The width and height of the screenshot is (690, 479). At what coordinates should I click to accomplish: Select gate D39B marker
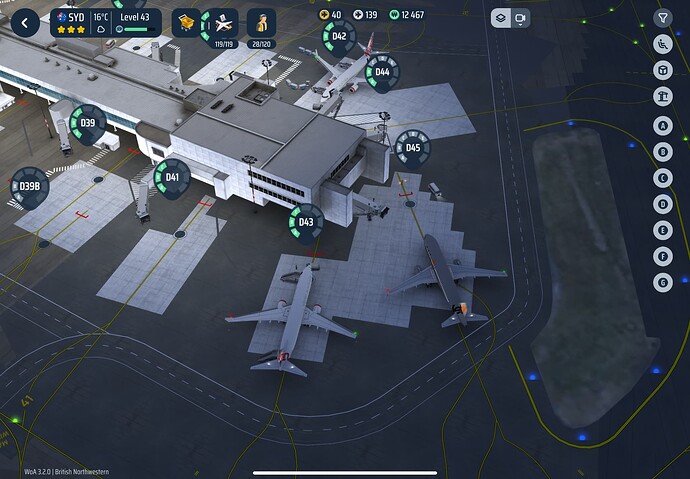pyautogui.click(x=29, y=185)
